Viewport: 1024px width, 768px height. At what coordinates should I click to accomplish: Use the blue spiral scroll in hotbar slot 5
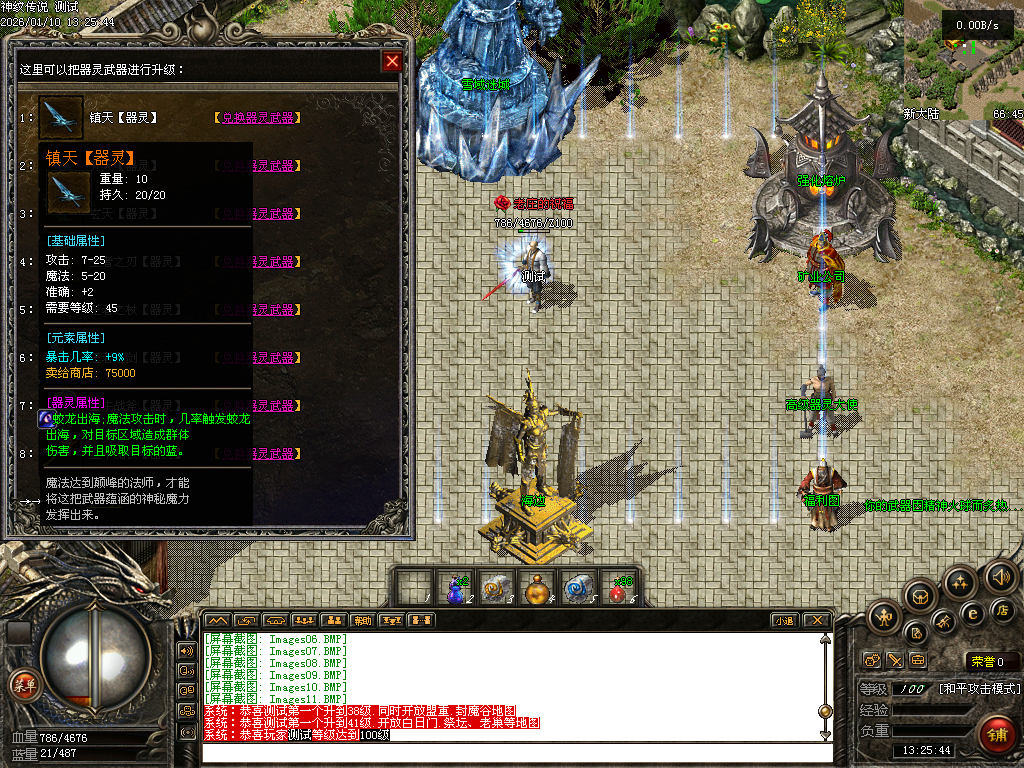pyautogui.click(x=576, y=589)
